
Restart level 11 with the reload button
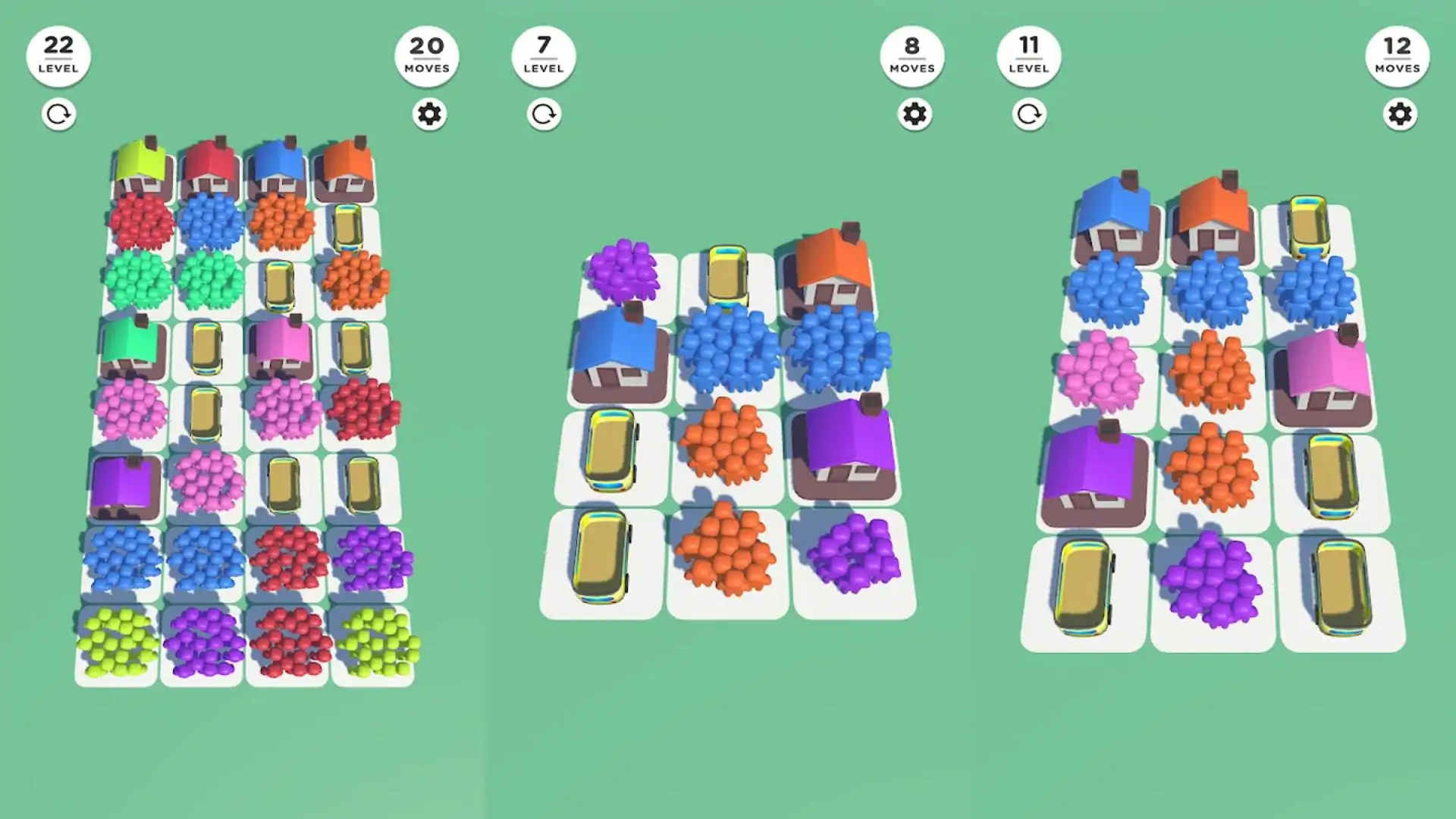coord(1029,115)
